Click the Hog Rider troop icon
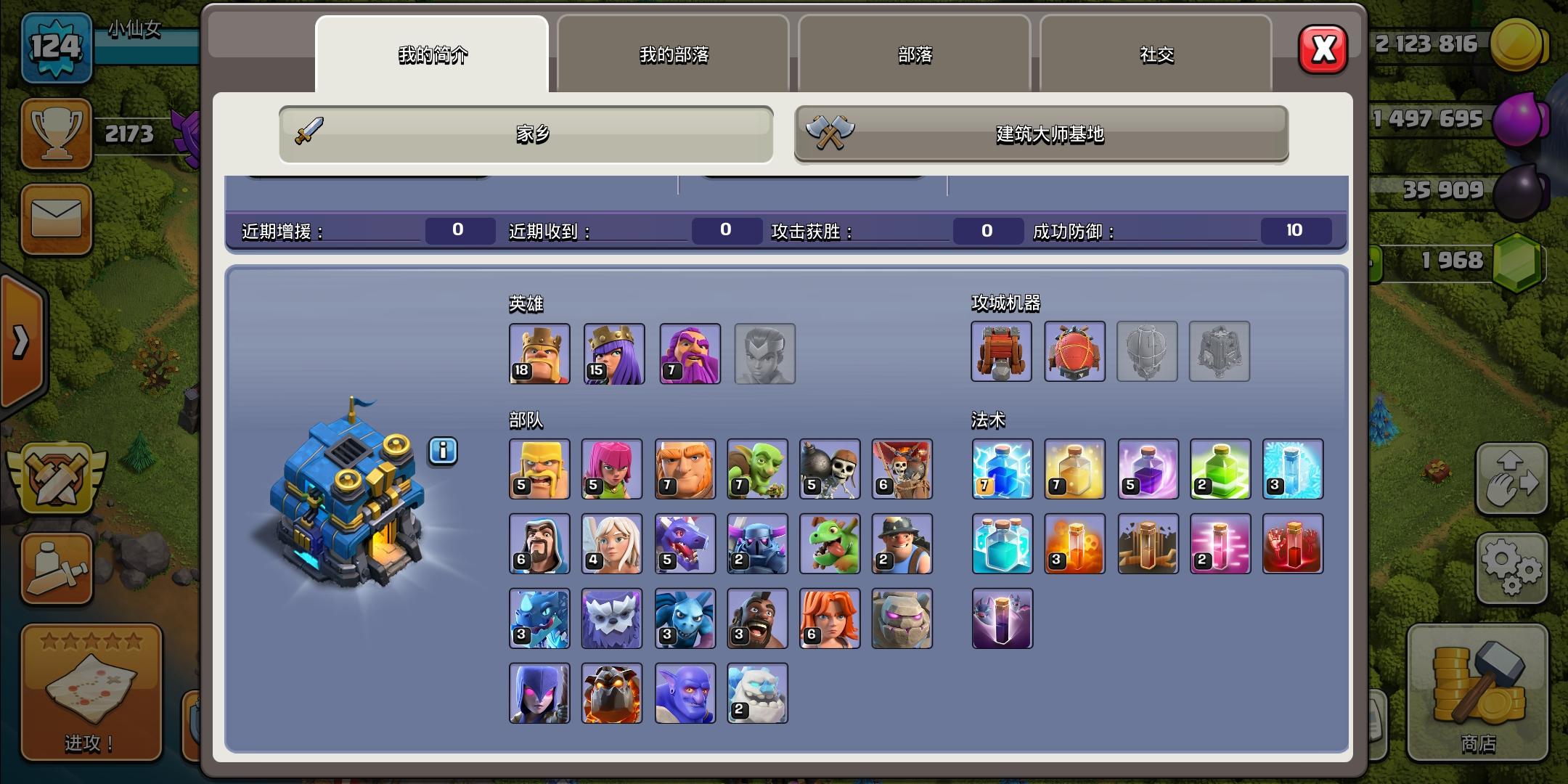Image resolution: width=1568 pixels, height=784 pixels. tap(757, 618)
